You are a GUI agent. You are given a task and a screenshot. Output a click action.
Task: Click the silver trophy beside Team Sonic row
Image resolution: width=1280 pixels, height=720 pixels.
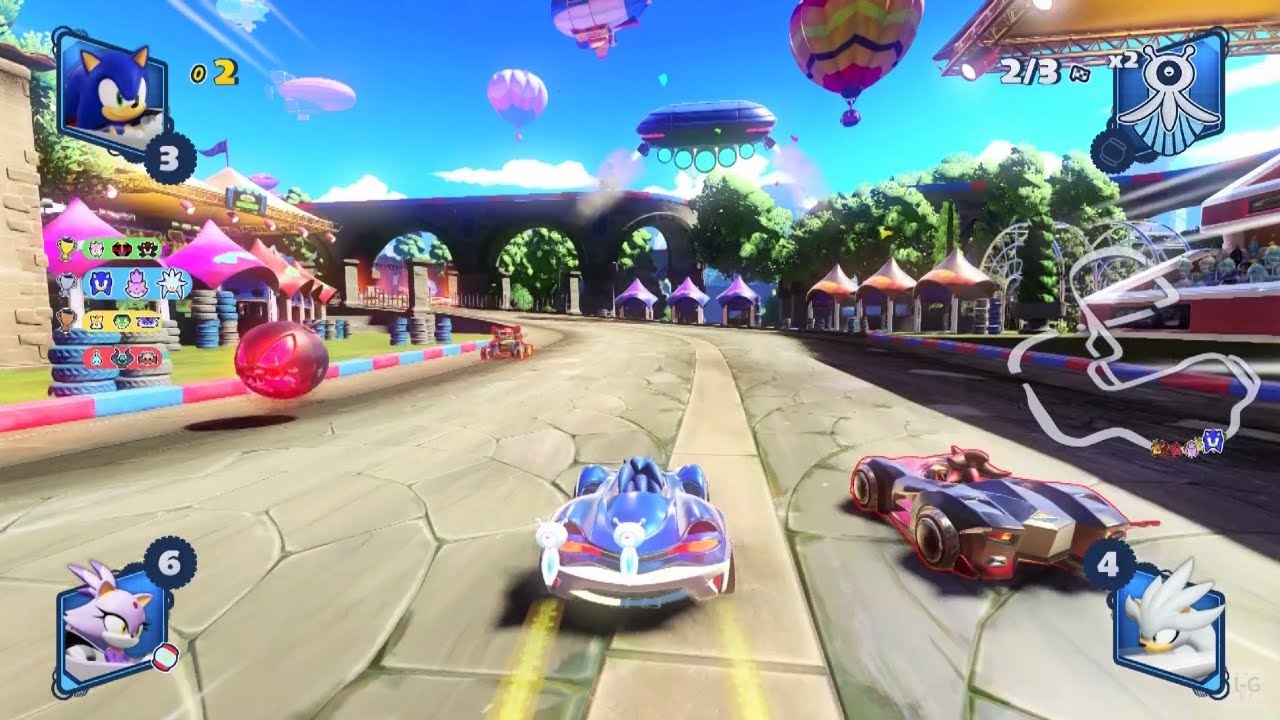point(65,283)
